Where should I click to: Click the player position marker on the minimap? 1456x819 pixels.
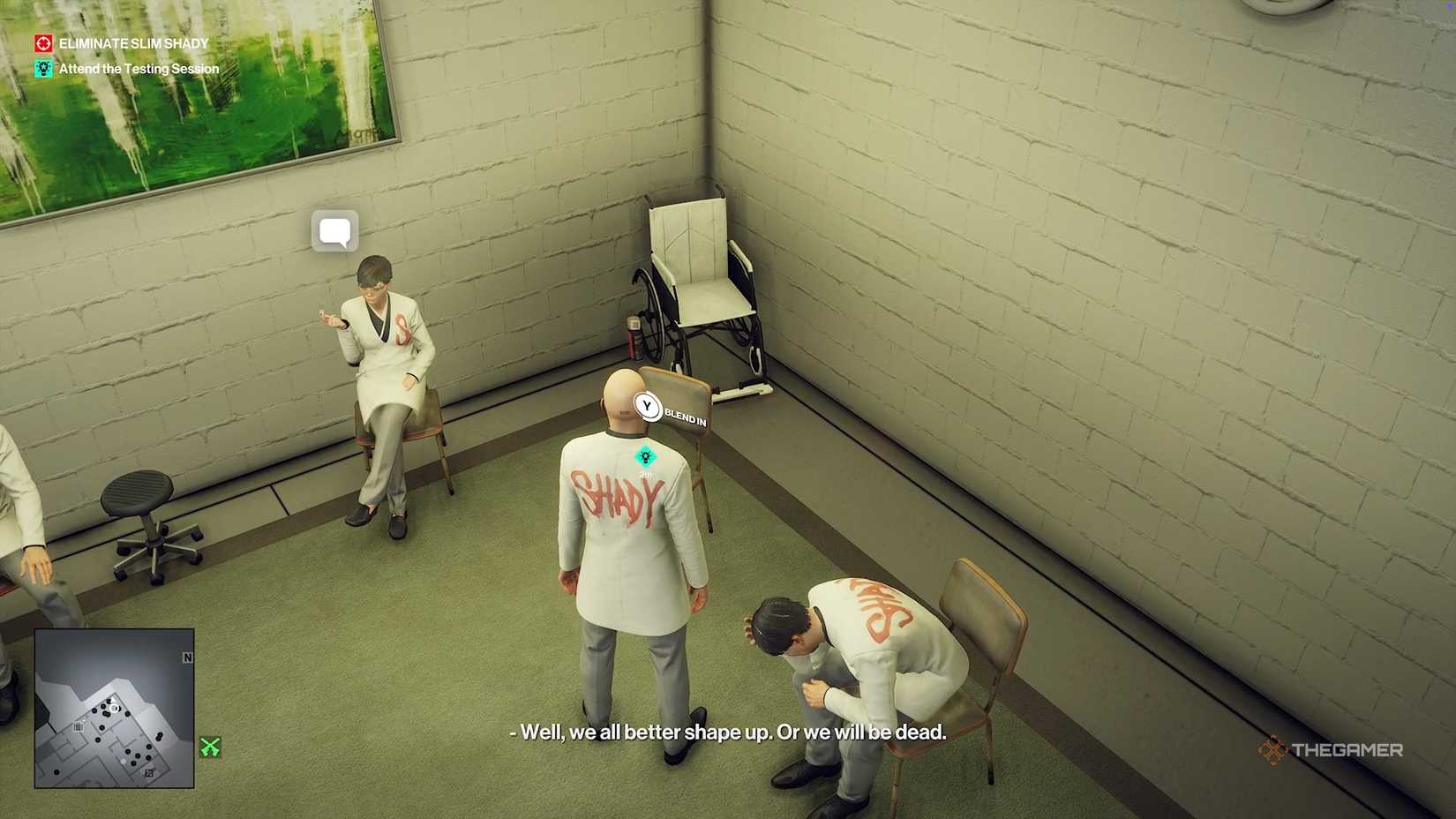(x=114, y=709)
